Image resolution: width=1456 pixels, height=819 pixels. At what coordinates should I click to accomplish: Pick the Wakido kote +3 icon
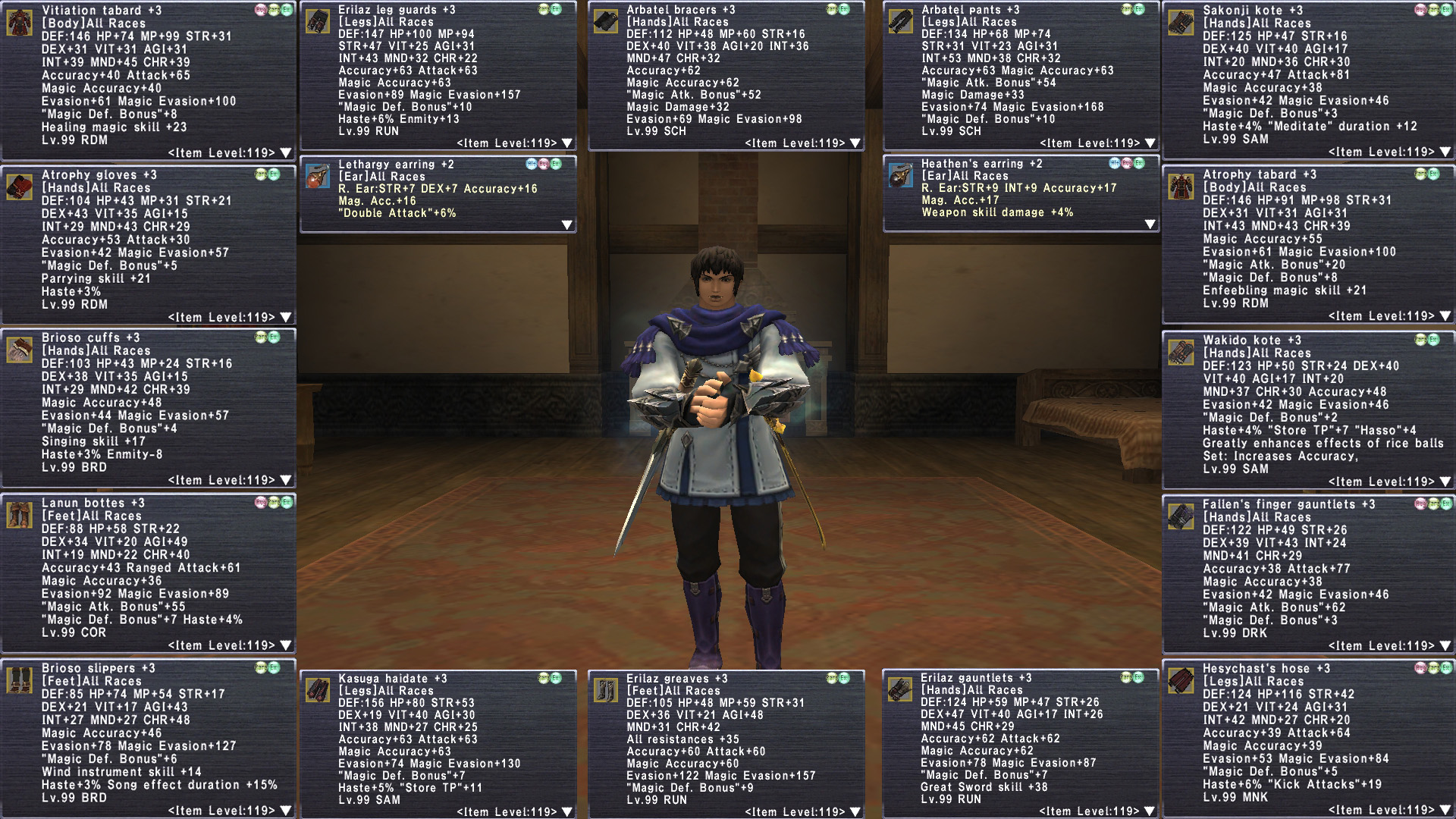1181,352
